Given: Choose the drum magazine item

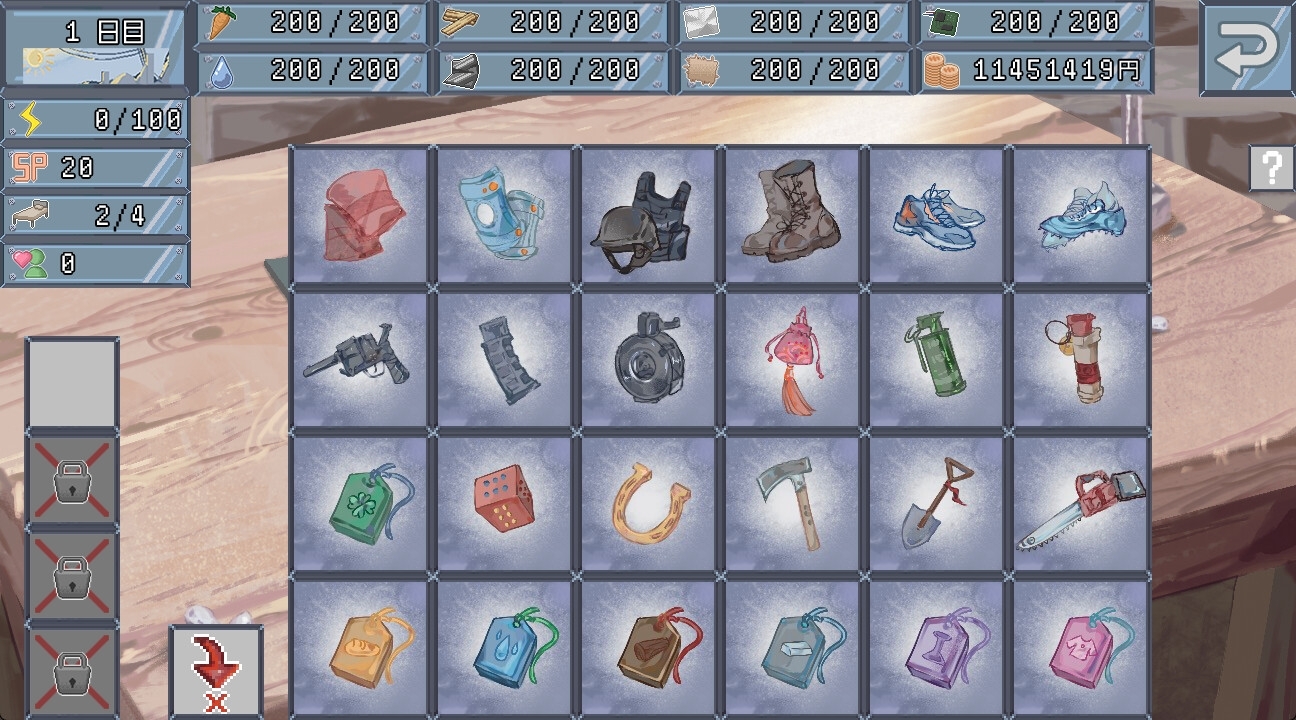Looking at the screenshot, I should (x=649, y=360).
